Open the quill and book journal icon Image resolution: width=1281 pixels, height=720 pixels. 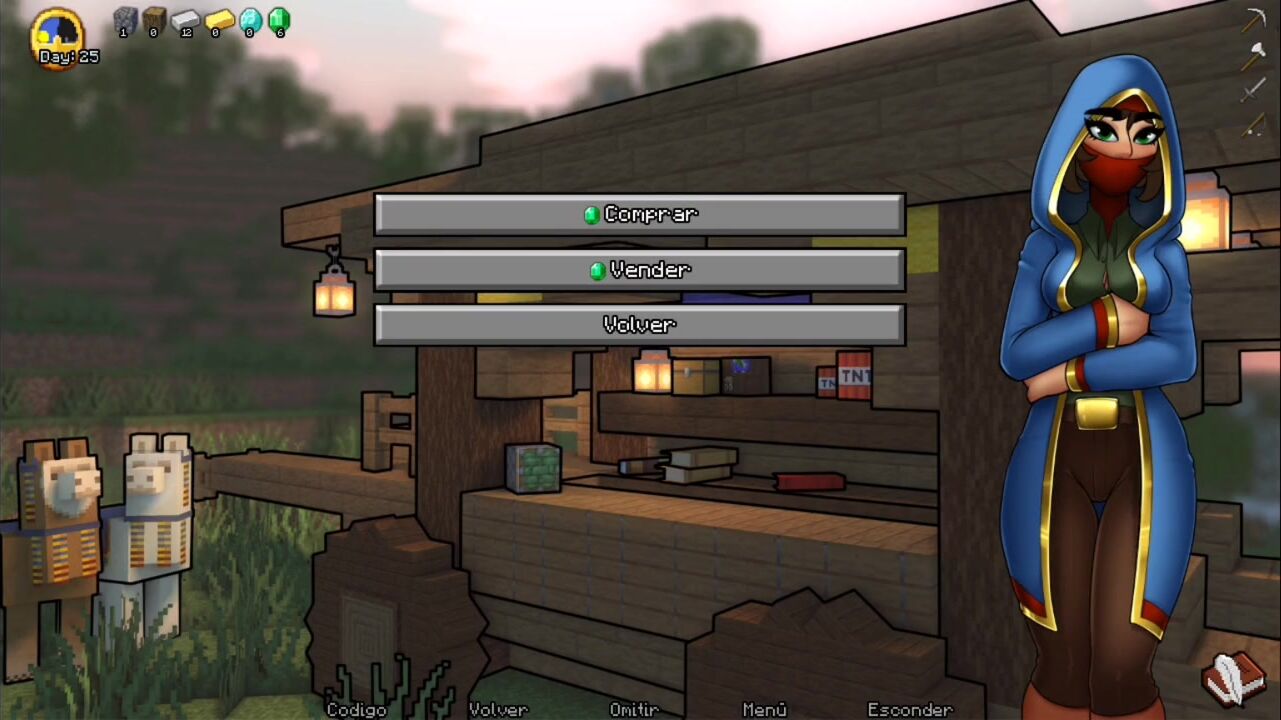(1234, 678)
